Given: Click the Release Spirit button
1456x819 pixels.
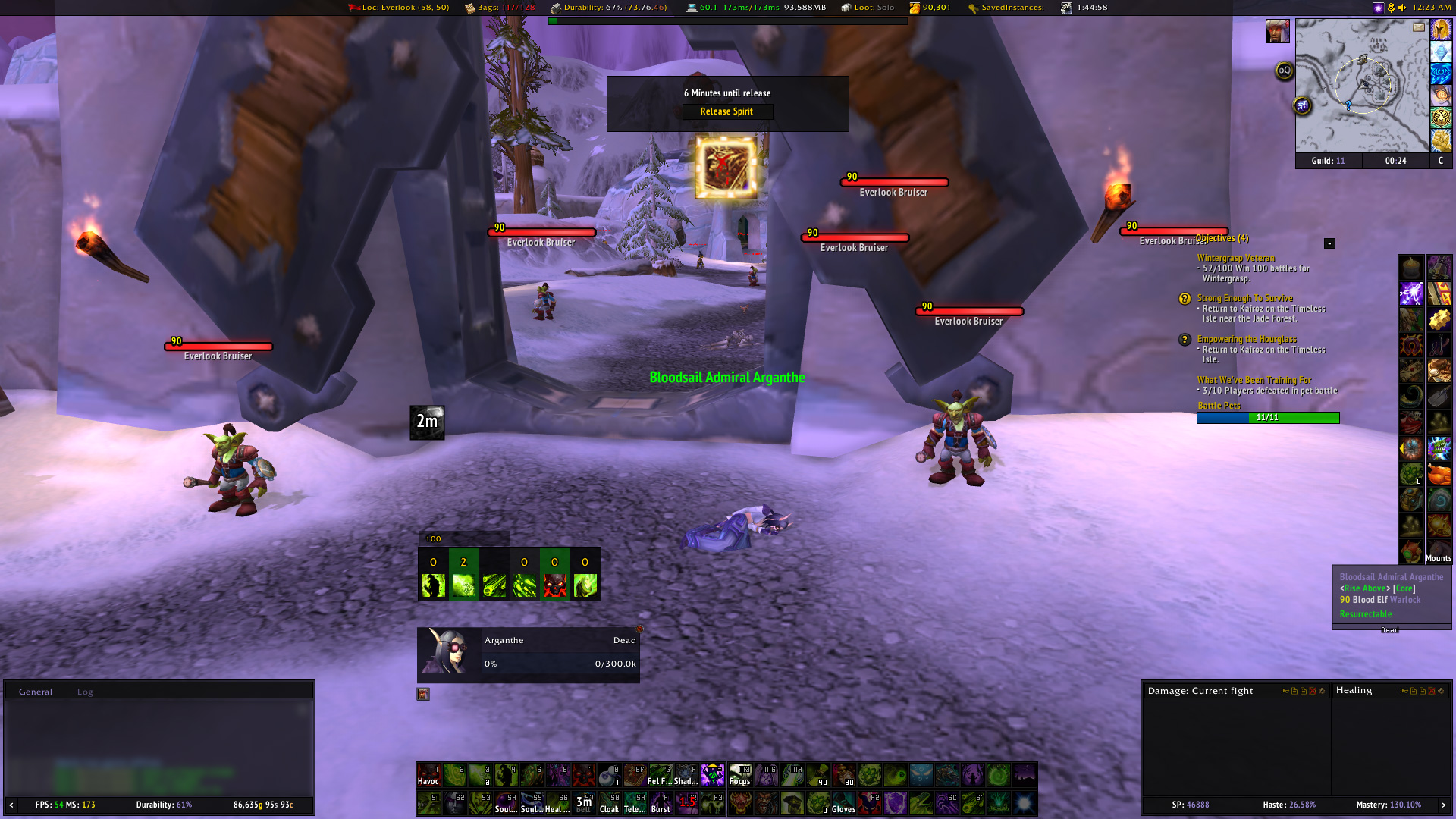Looking at the screenshot, I should pos(726,111).
